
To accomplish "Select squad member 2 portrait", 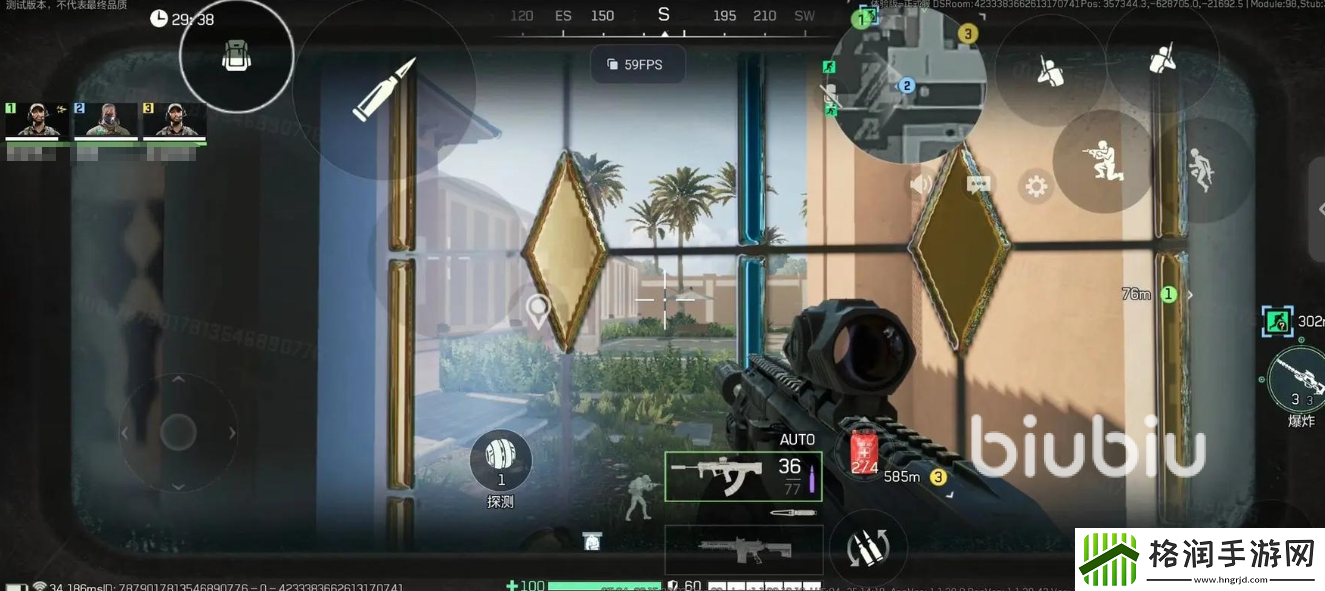I will [x=105, y=120].
